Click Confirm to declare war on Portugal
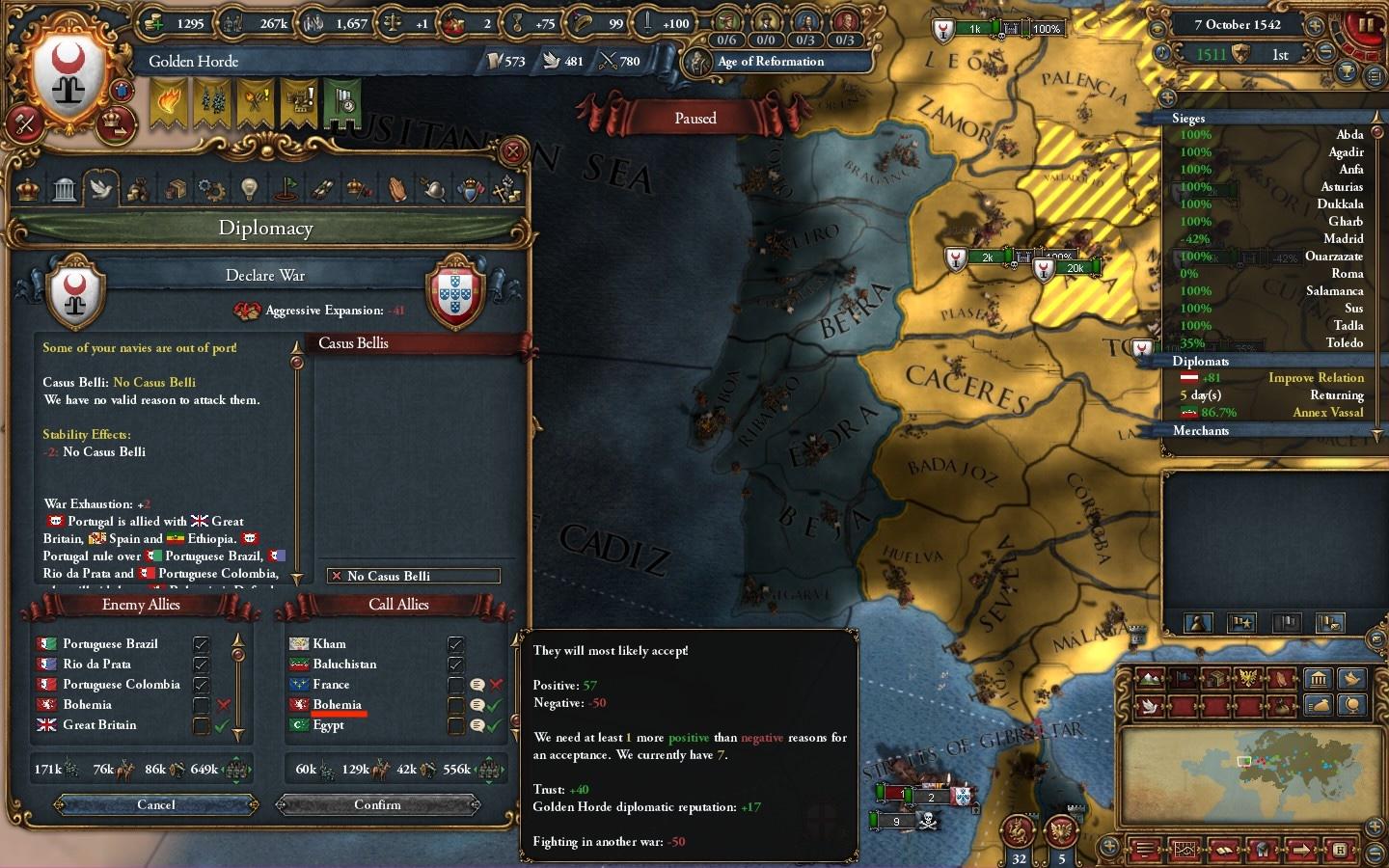This screenshot has height=868, width=1389. coord(378,805)
